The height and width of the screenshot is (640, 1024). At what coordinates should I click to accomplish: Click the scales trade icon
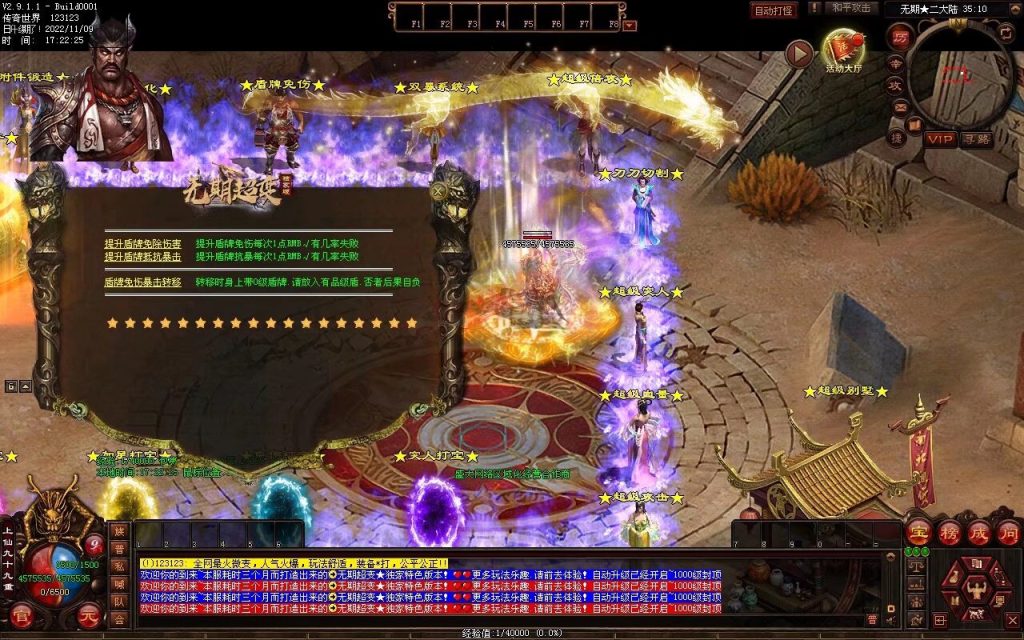[915, 566]
